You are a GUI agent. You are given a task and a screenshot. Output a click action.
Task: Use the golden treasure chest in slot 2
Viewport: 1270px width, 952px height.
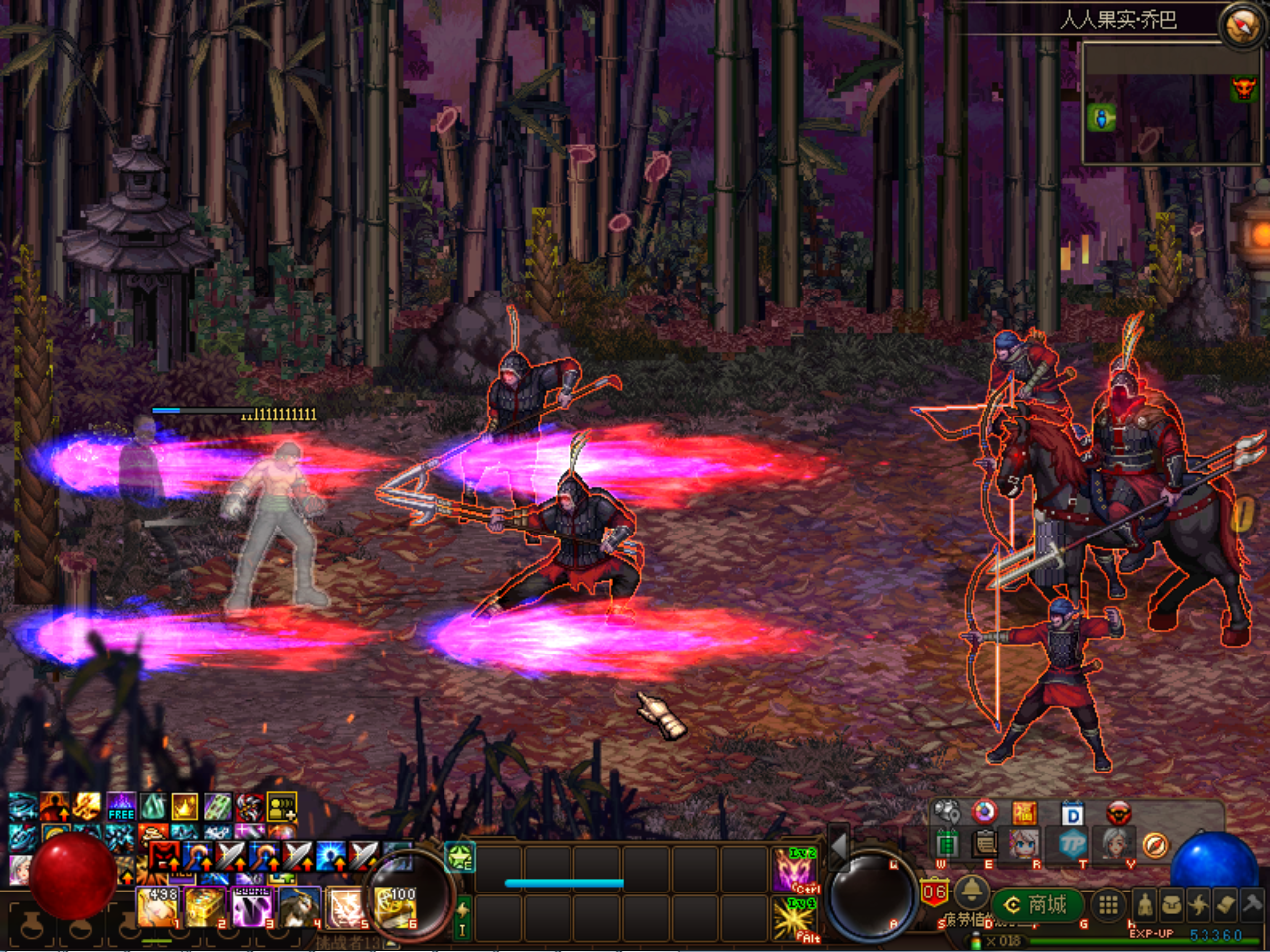pos(205,907)
